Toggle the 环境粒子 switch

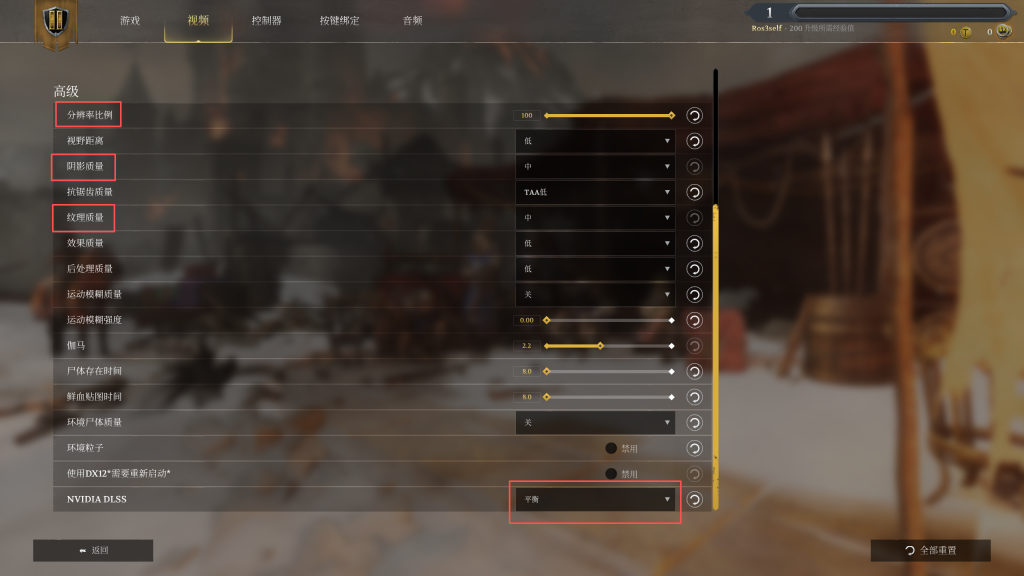click(611, 448)
